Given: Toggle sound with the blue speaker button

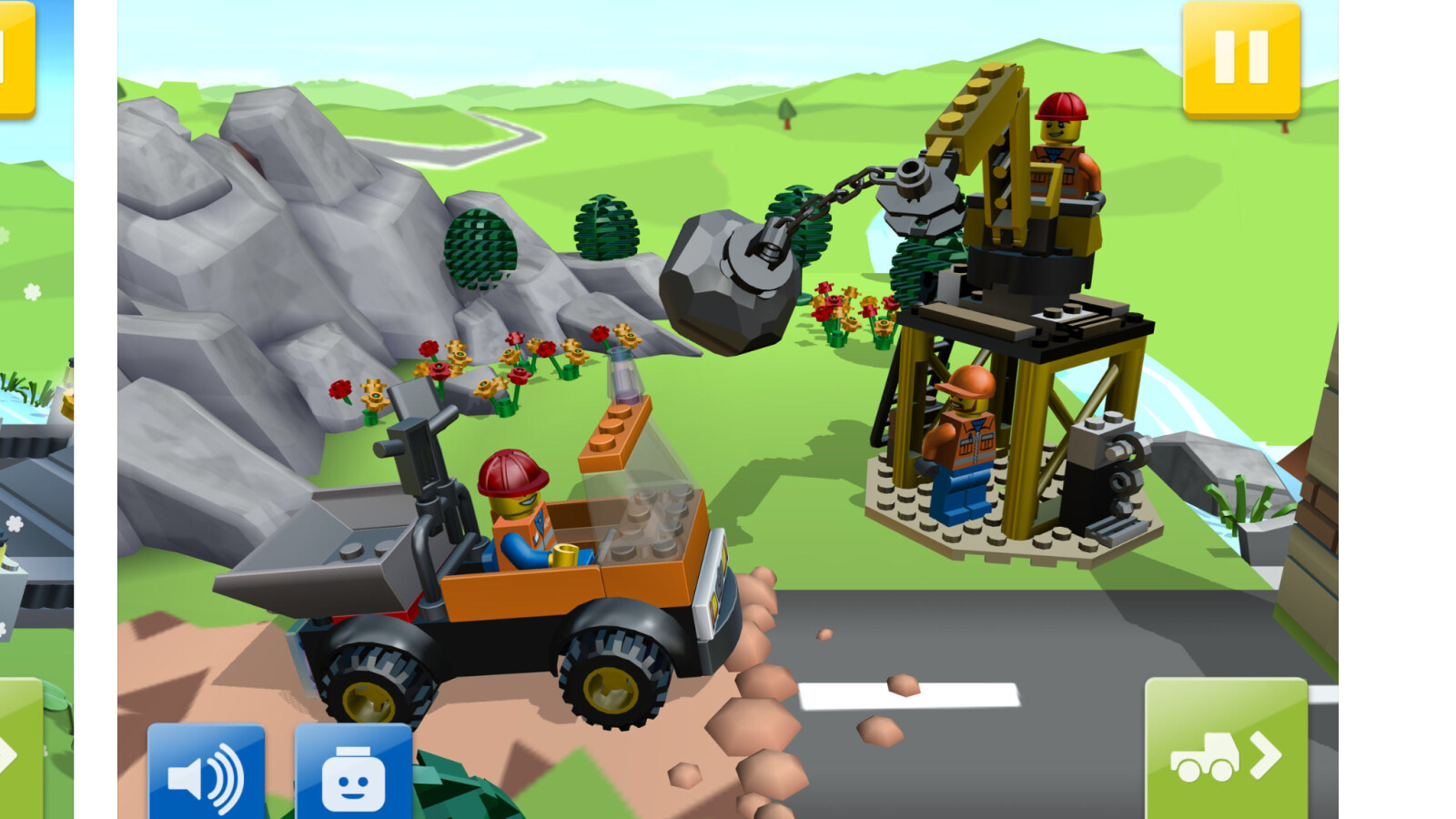Looking at the screenshot, I should 207,773.
